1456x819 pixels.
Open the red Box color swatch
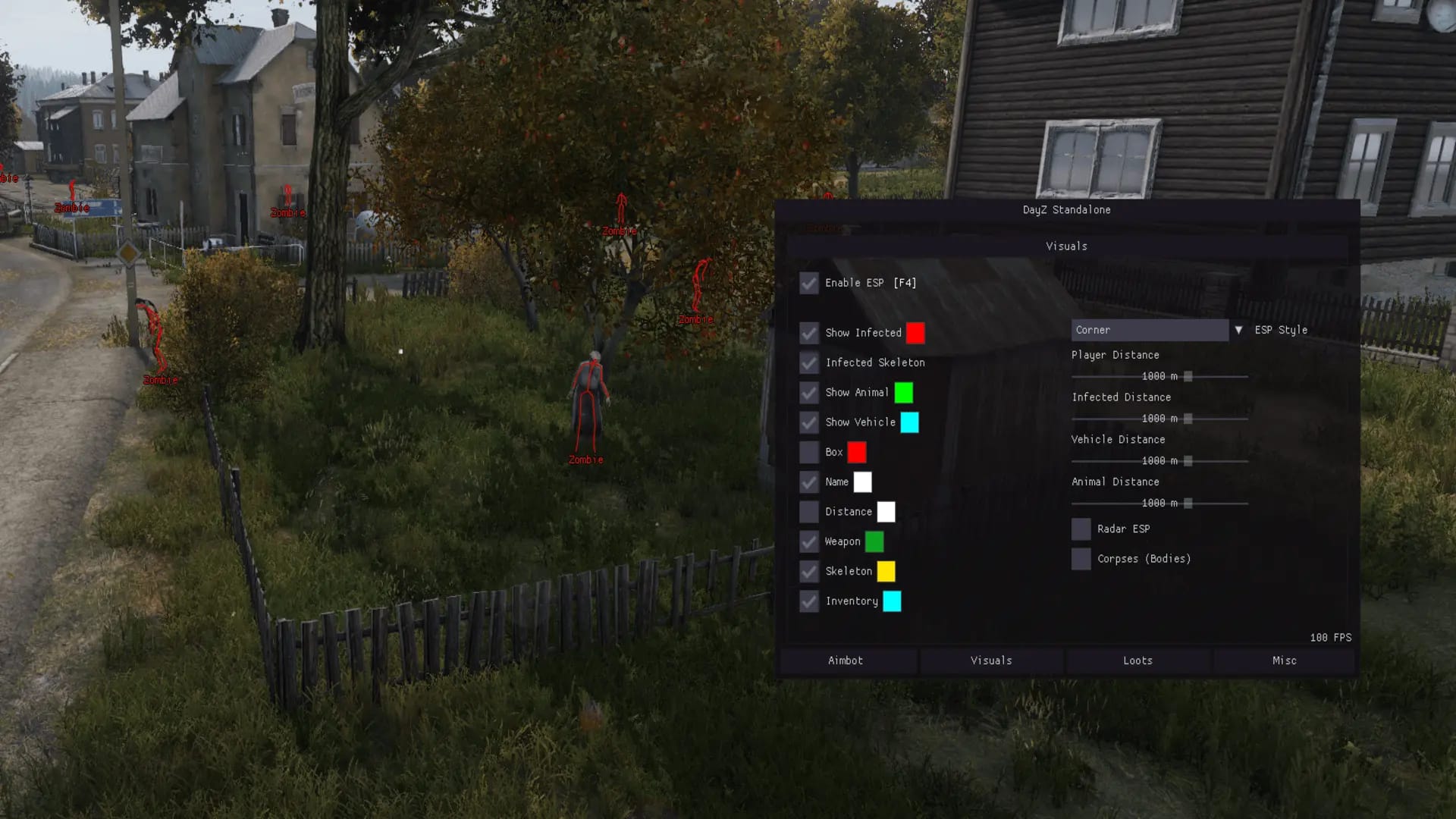coord(858,452)
